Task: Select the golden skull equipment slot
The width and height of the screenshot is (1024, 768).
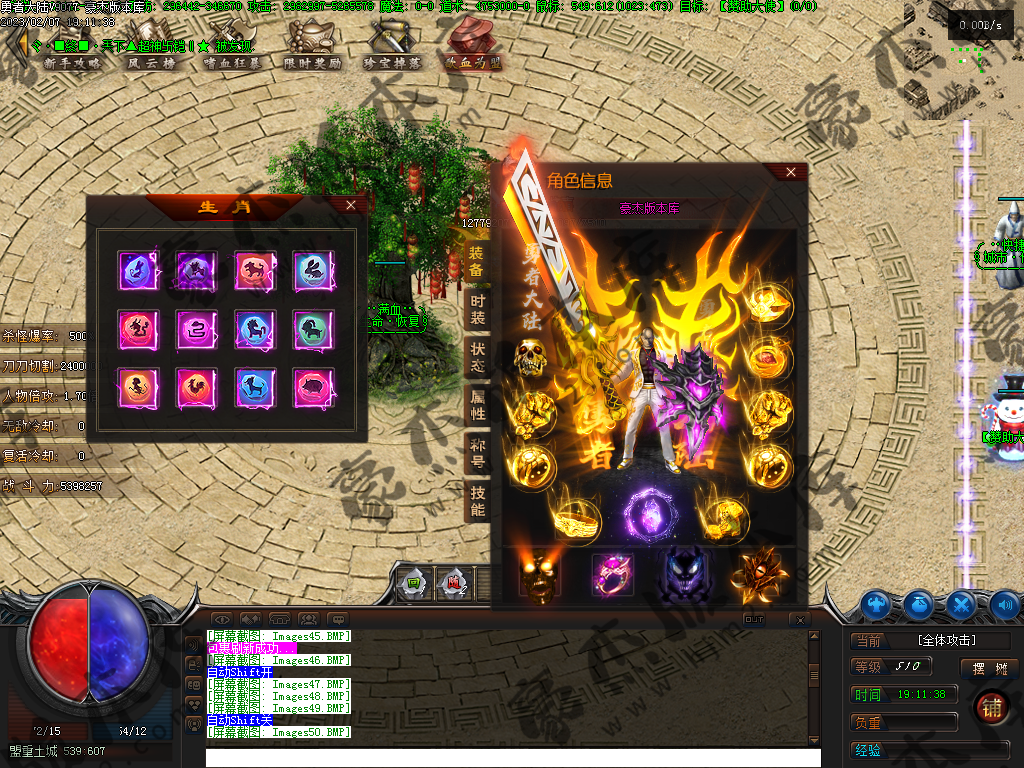Action: pos(528,356)
